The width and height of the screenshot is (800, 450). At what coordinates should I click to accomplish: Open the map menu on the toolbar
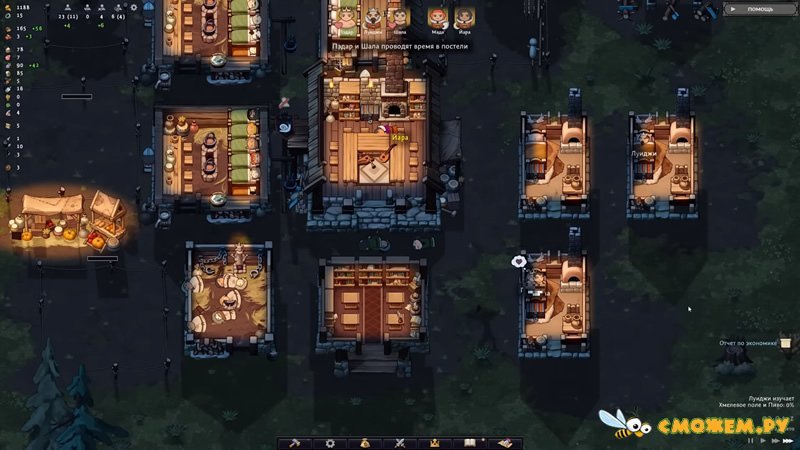503,442
